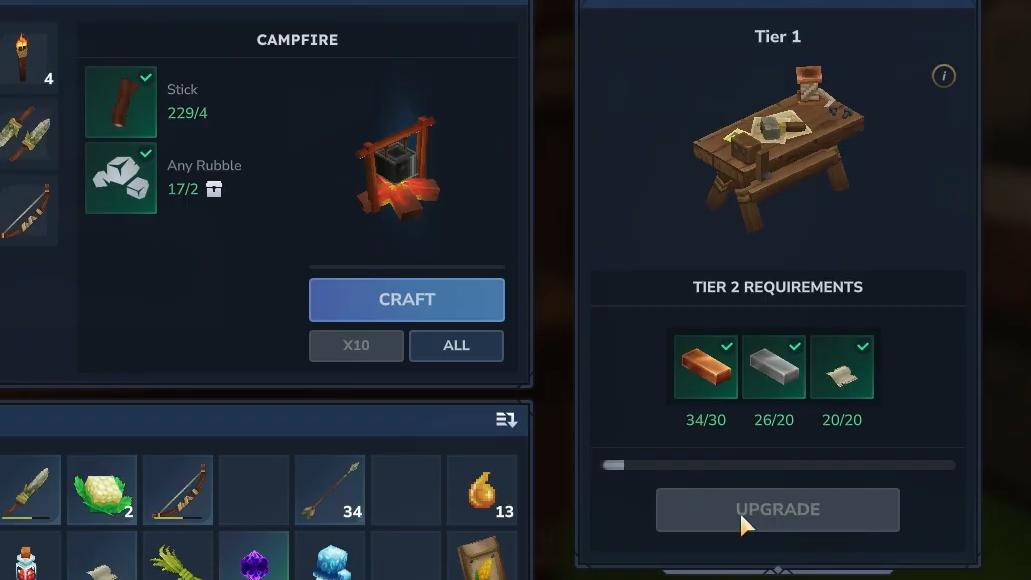Inspect the copper ingot requirement
This screenshot has width=1031, height=580.
[706, 368]
